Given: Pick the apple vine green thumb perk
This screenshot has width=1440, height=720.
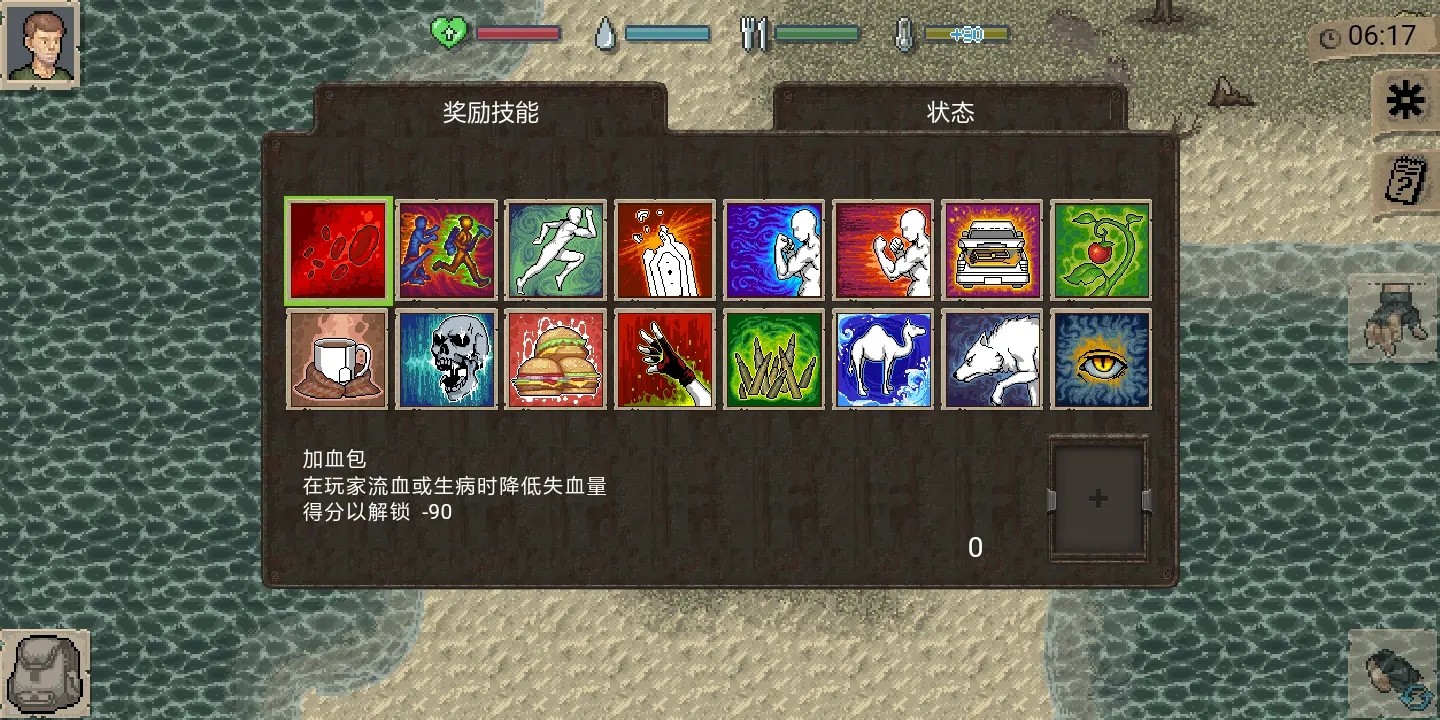Looking at the screenshot, I should (1101, 250).
